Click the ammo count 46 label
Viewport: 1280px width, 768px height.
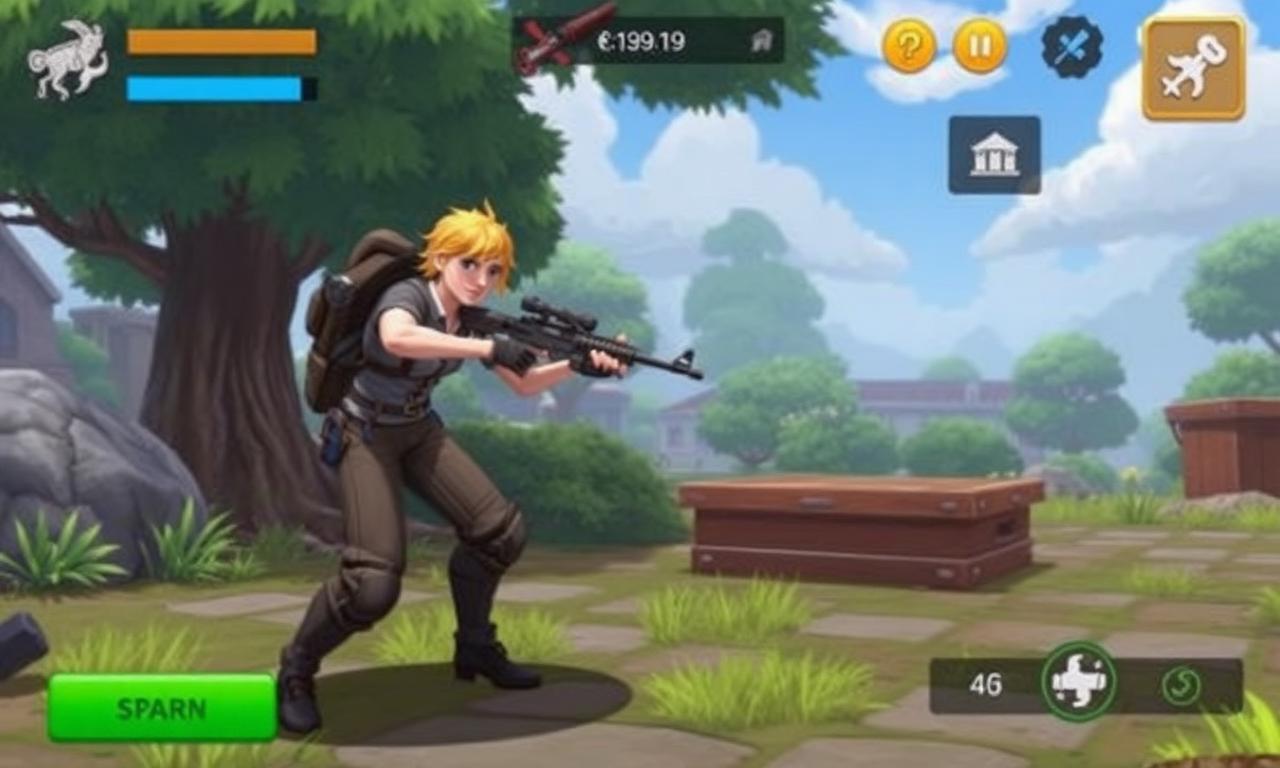point(986,685)
